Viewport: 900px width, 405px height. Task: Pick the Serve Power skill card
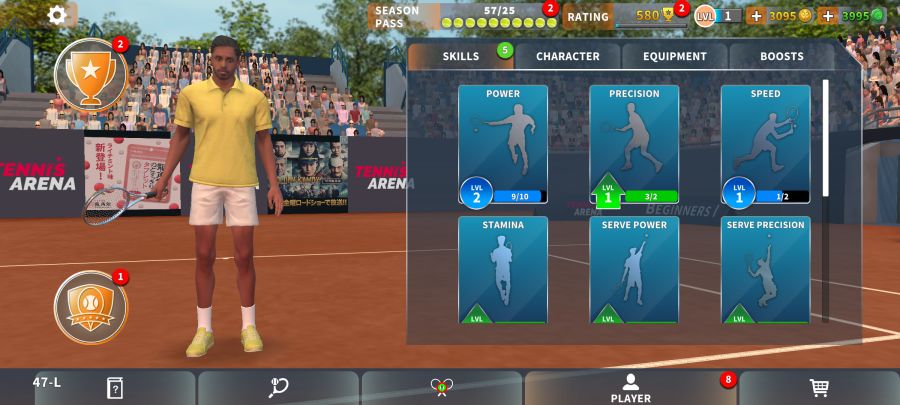pyautogui.click(x=634, y=270)
